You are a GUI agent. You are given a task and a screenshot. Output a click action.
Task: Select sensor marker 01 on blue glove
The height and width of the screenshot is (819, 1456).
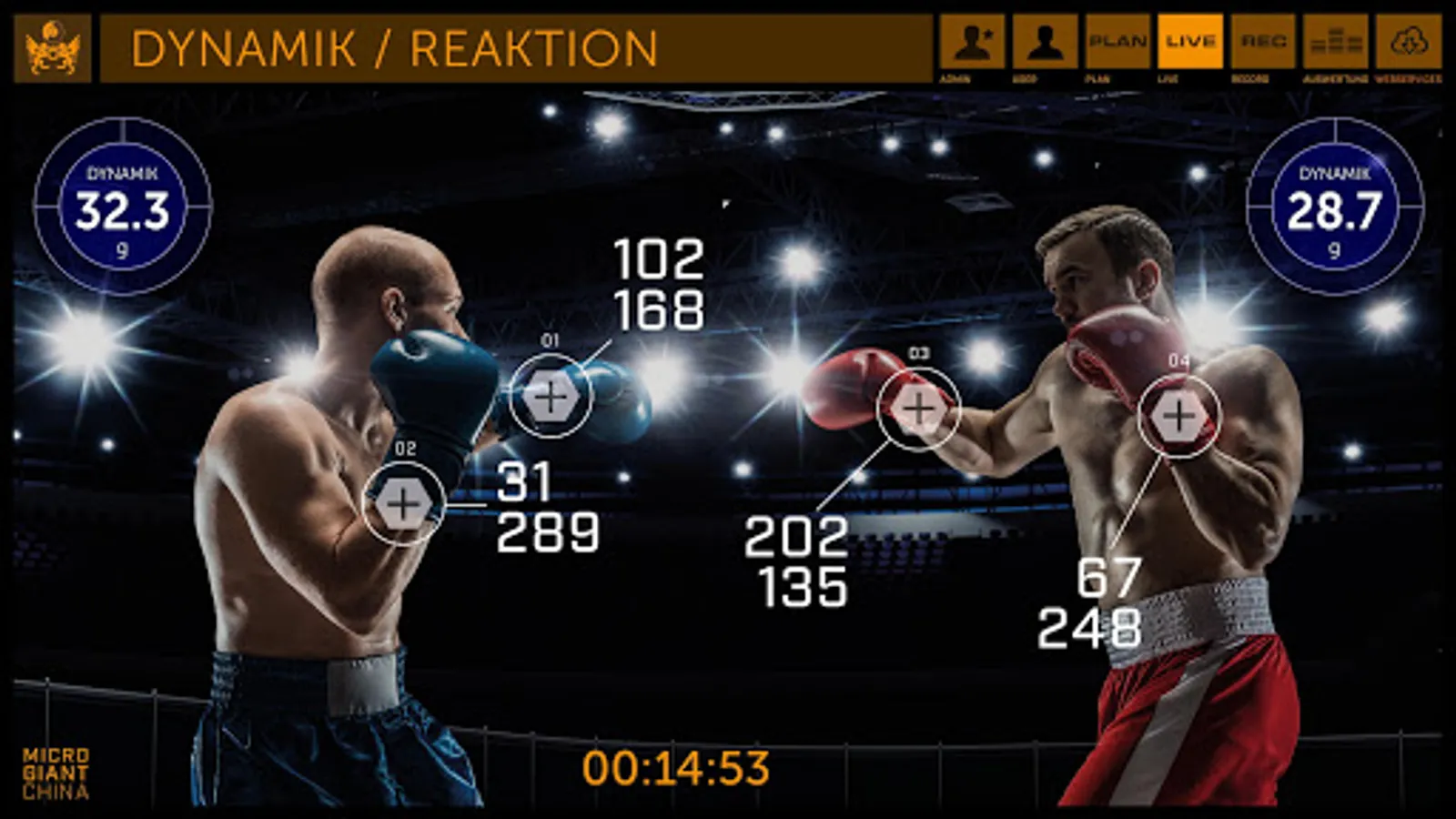point(551,397)
